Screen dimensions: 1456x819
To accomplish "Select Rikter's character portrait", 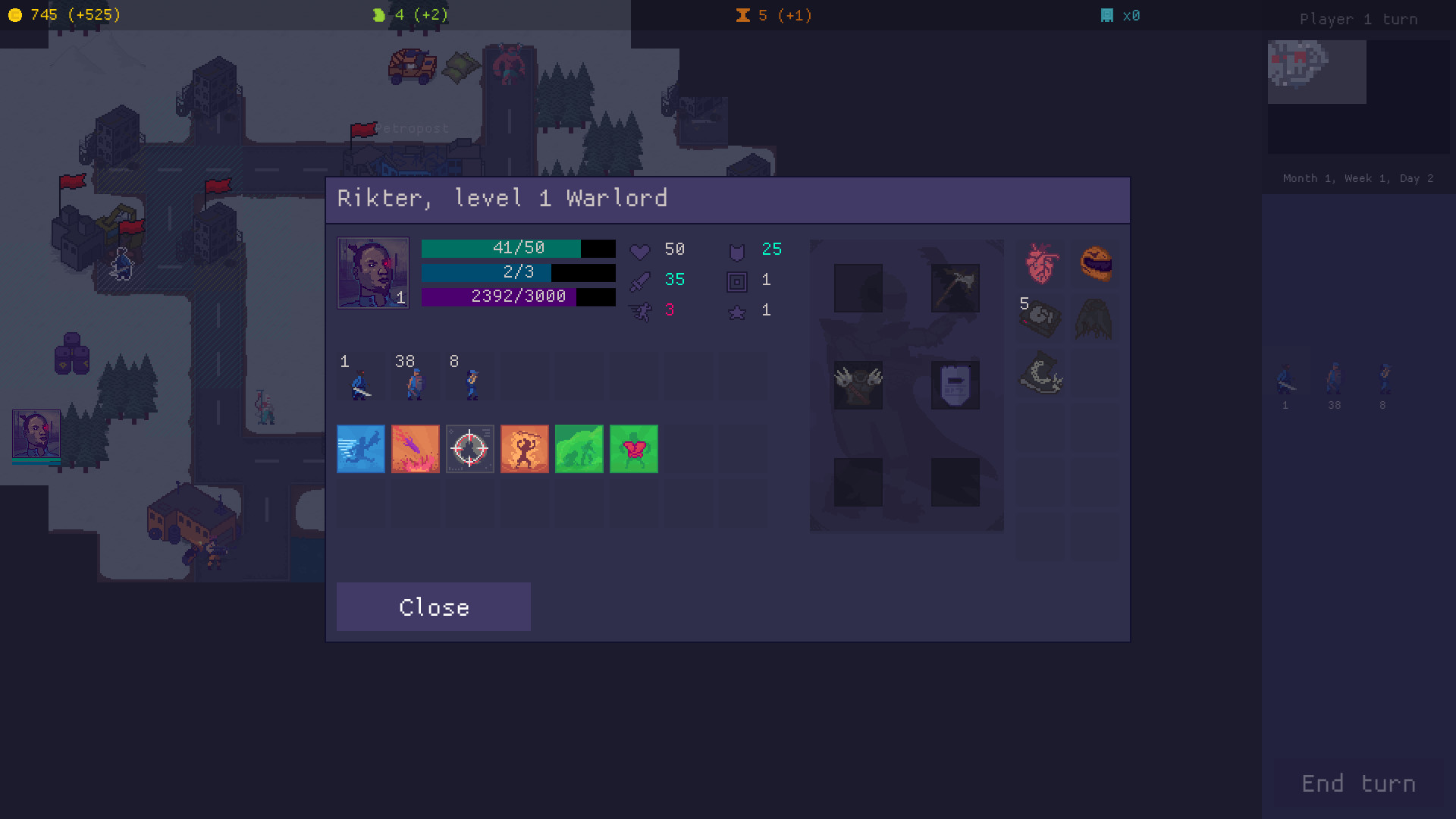I will coord(372,272).
